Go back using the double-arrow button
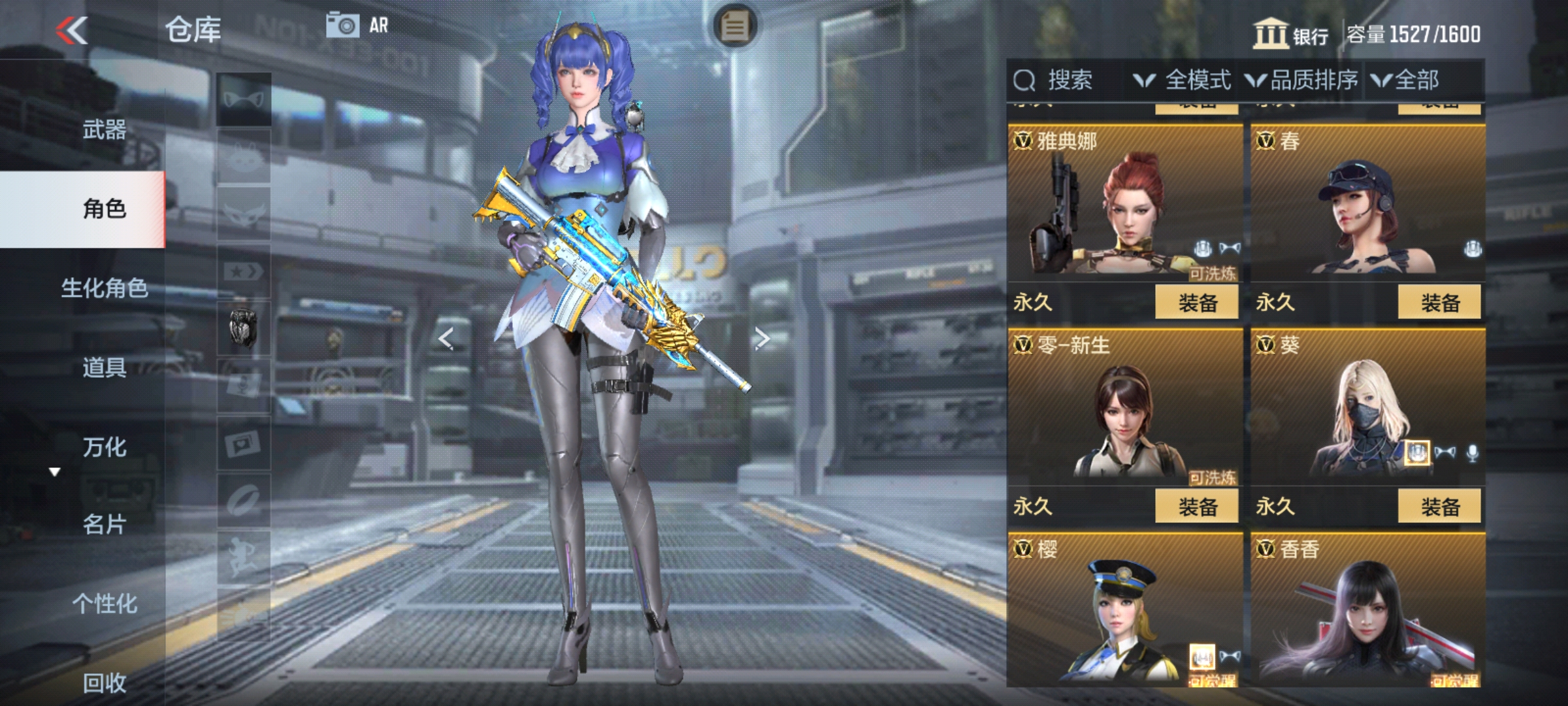1568x706 pixels. [x=72, y=30]
